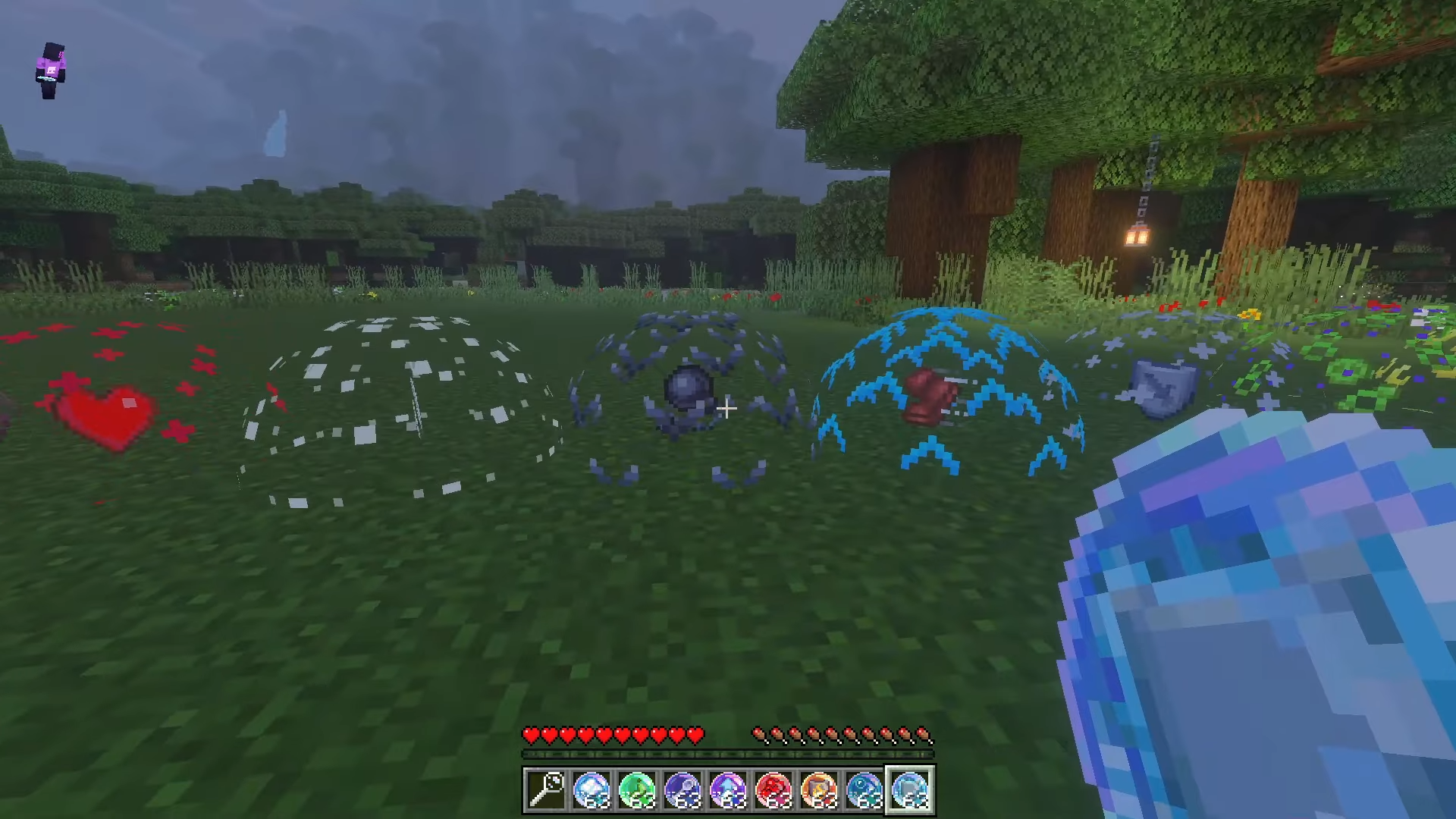This screenshot has height=819, width=1456.
Task: Select the purple up-arrow bubble slot
Action: click(728, 790)
